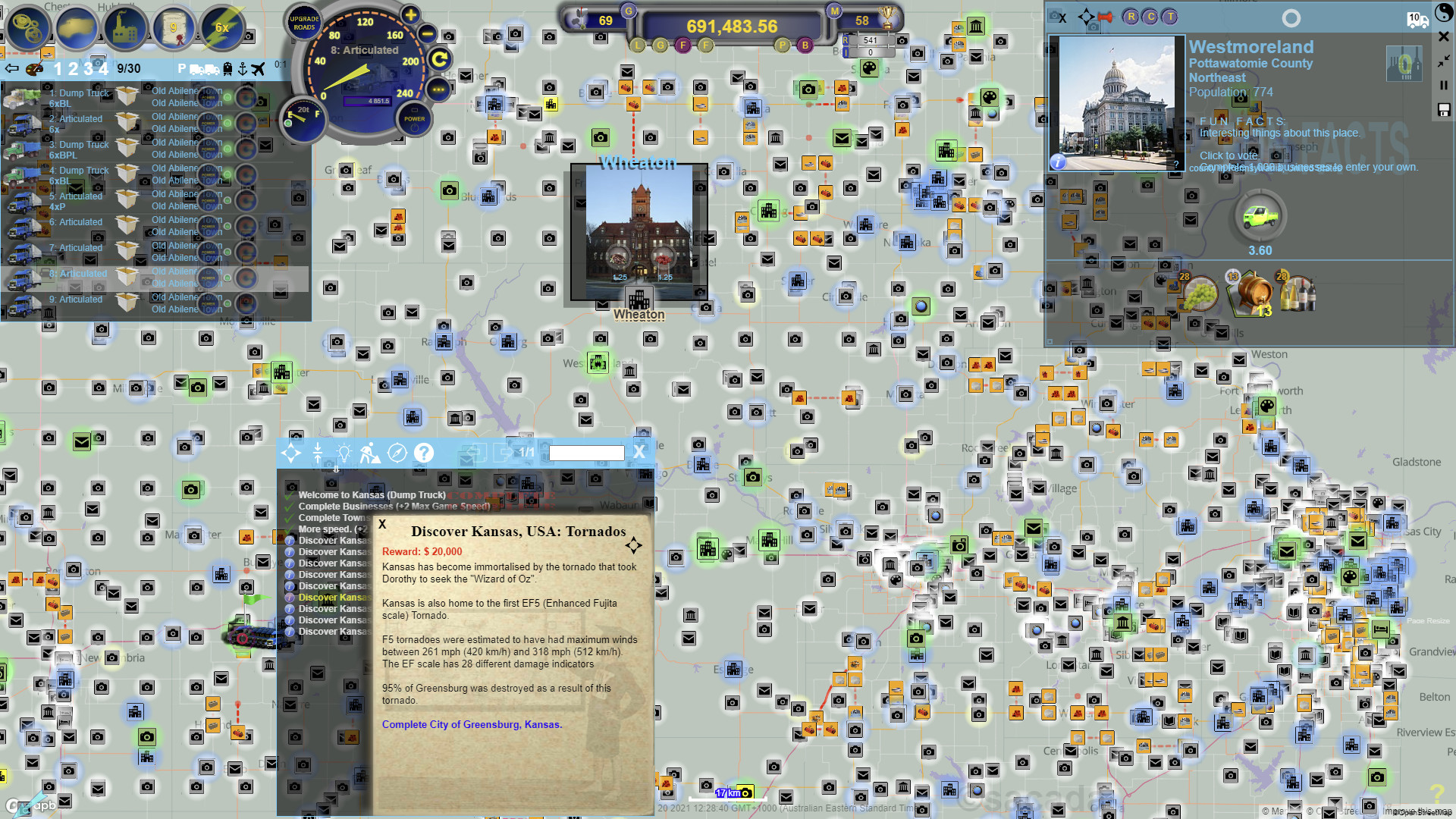Screen dimensions: 1456x819
Task: Click the zoom in plus control
Action: pyautogui.click(x=409, y=14)
